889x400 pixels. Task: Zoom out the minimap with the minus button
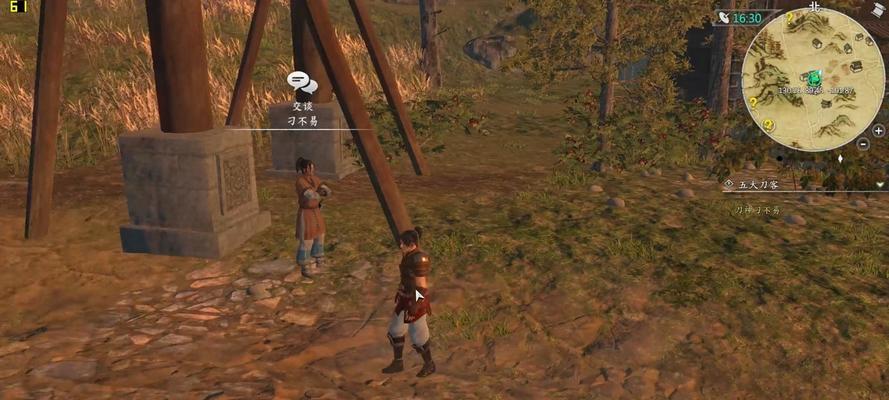pos(864,144)
